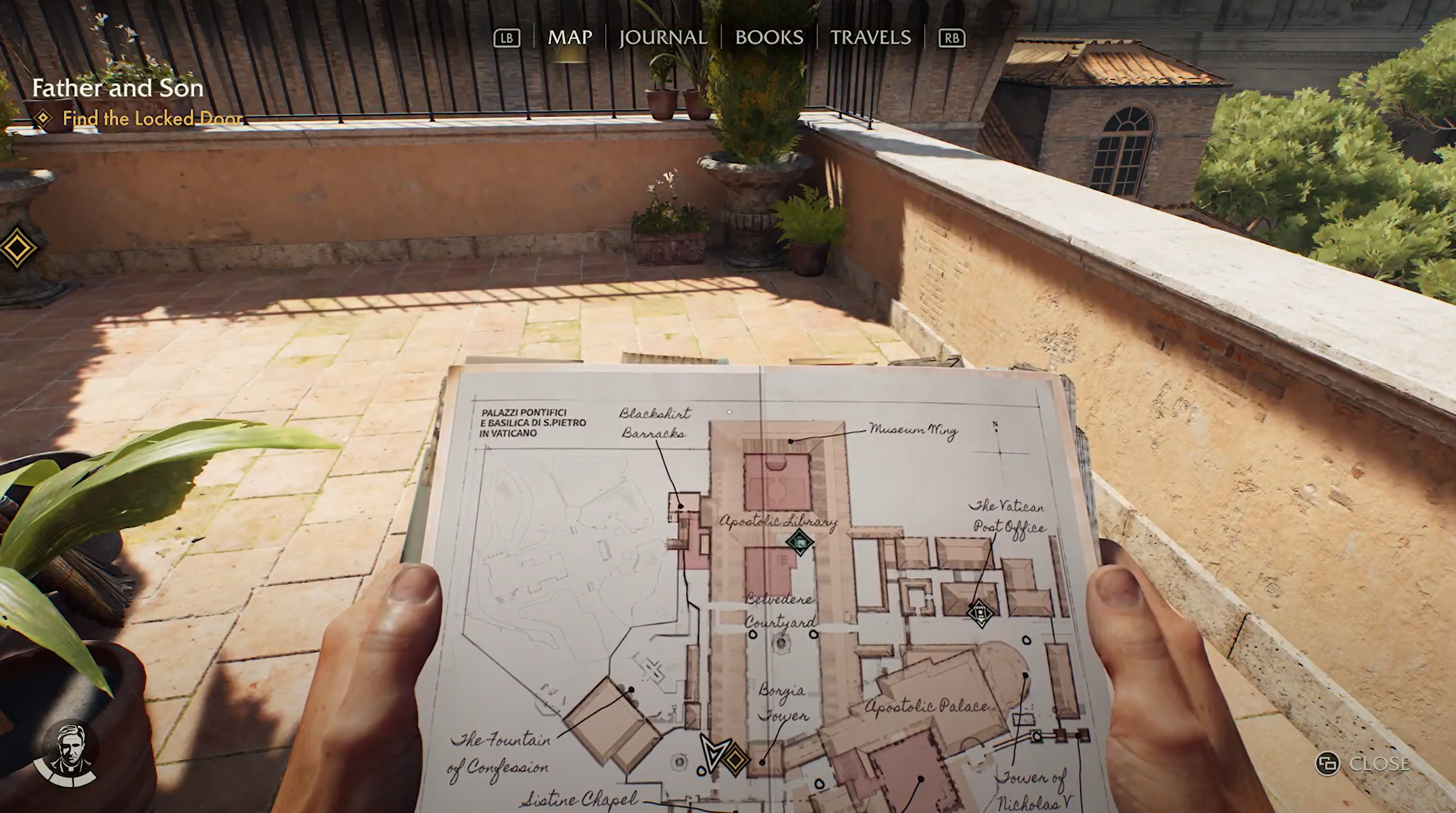Image resolution: width=1456 pixels, height=813 pixels.
Task: Select the Vatican Post Office map marker
Action: [x=980, y=612]
